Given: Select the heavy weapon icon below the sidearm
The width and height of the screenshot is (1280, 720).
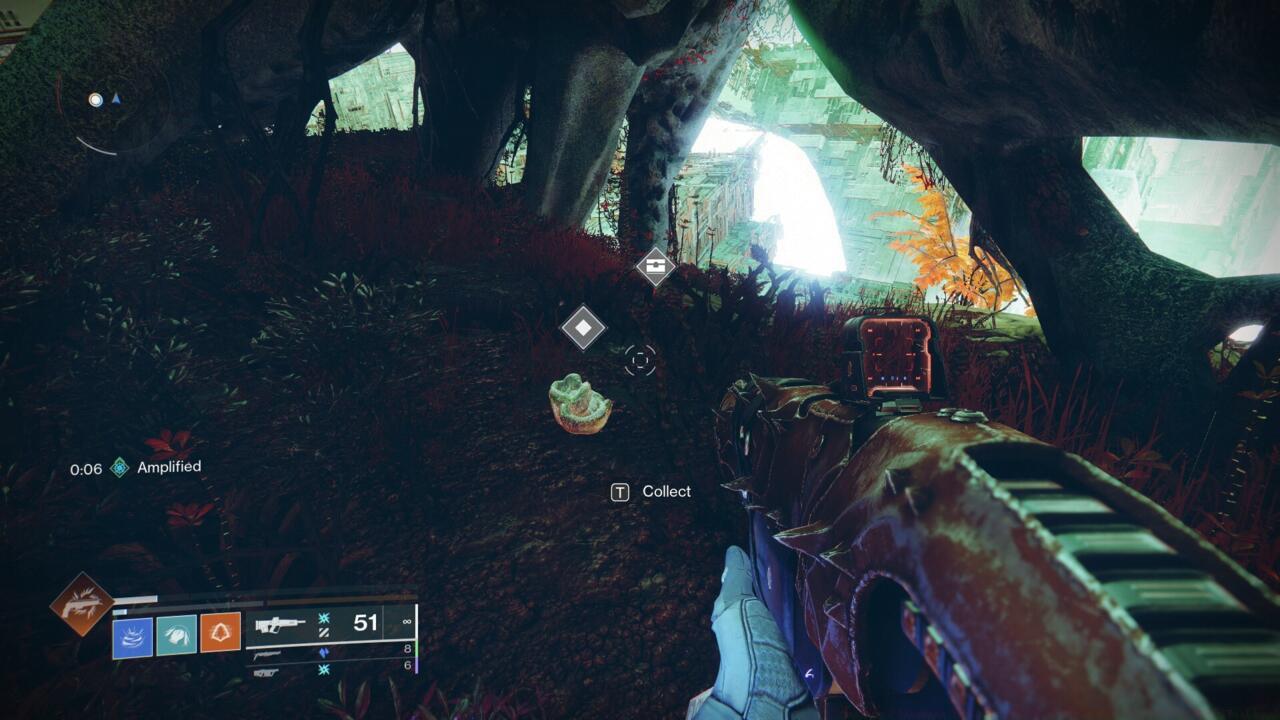Looking at the screenshot, I should tap(265, 672).
